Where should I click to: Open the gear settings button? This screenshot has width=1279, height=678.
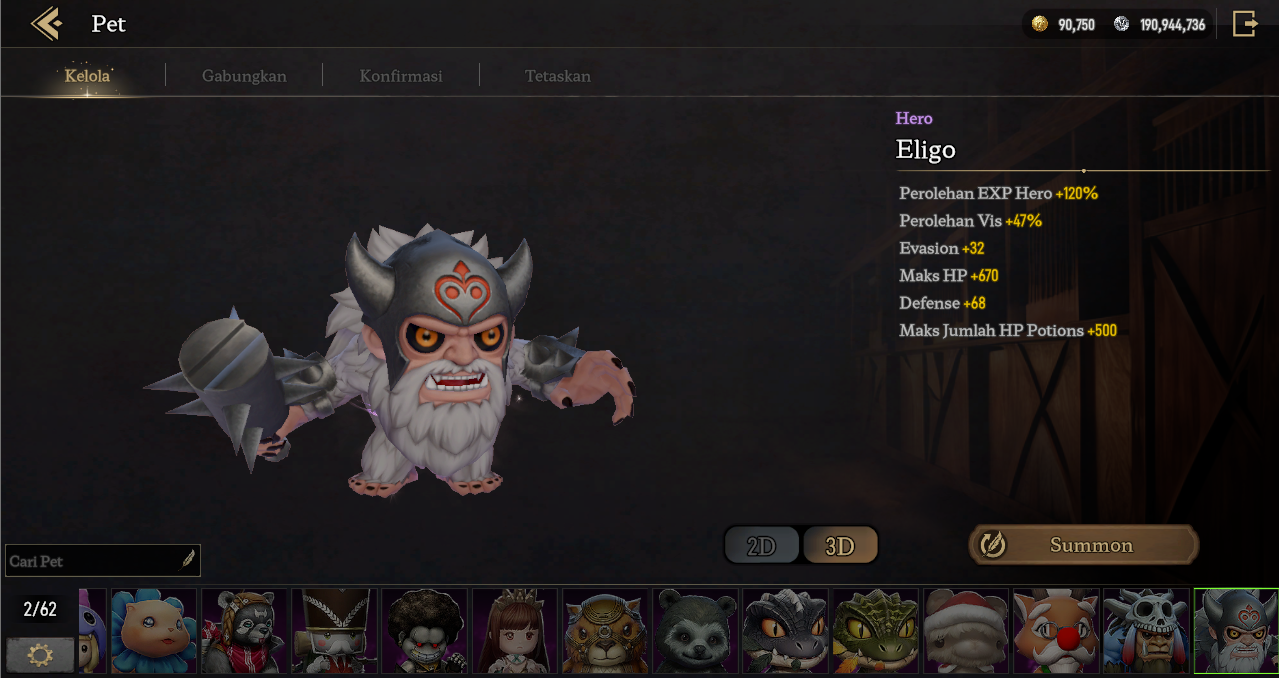(x=41, y=655)
